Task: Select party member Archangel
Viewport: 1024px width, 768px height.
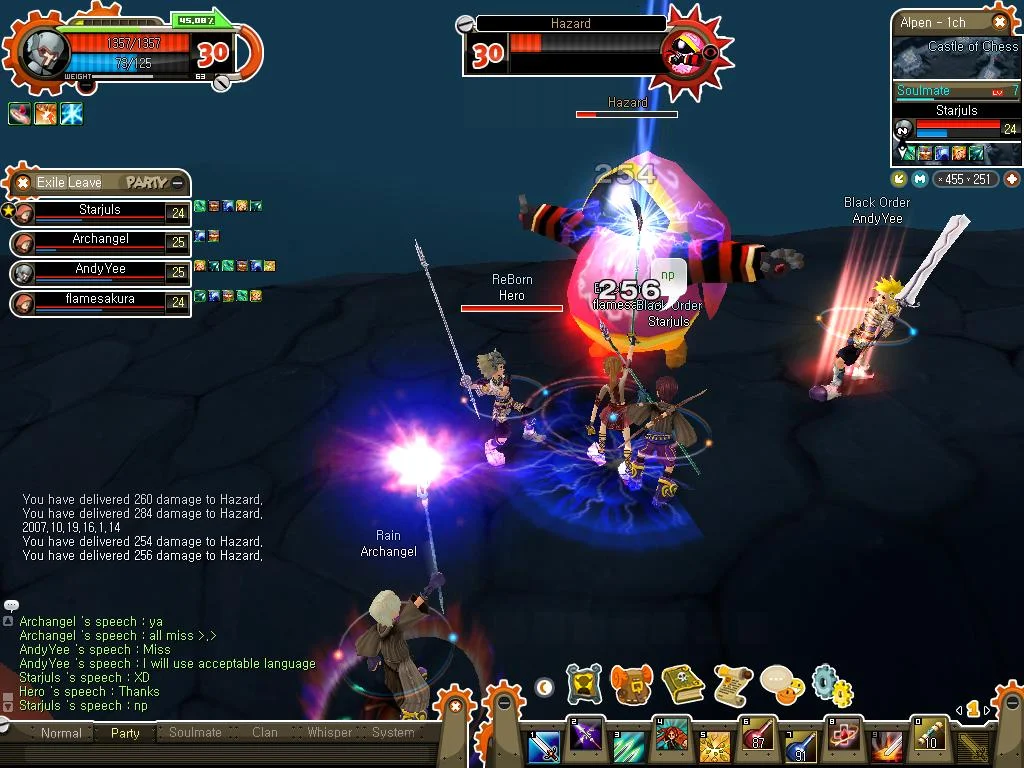Action: (x=100, y=241)
